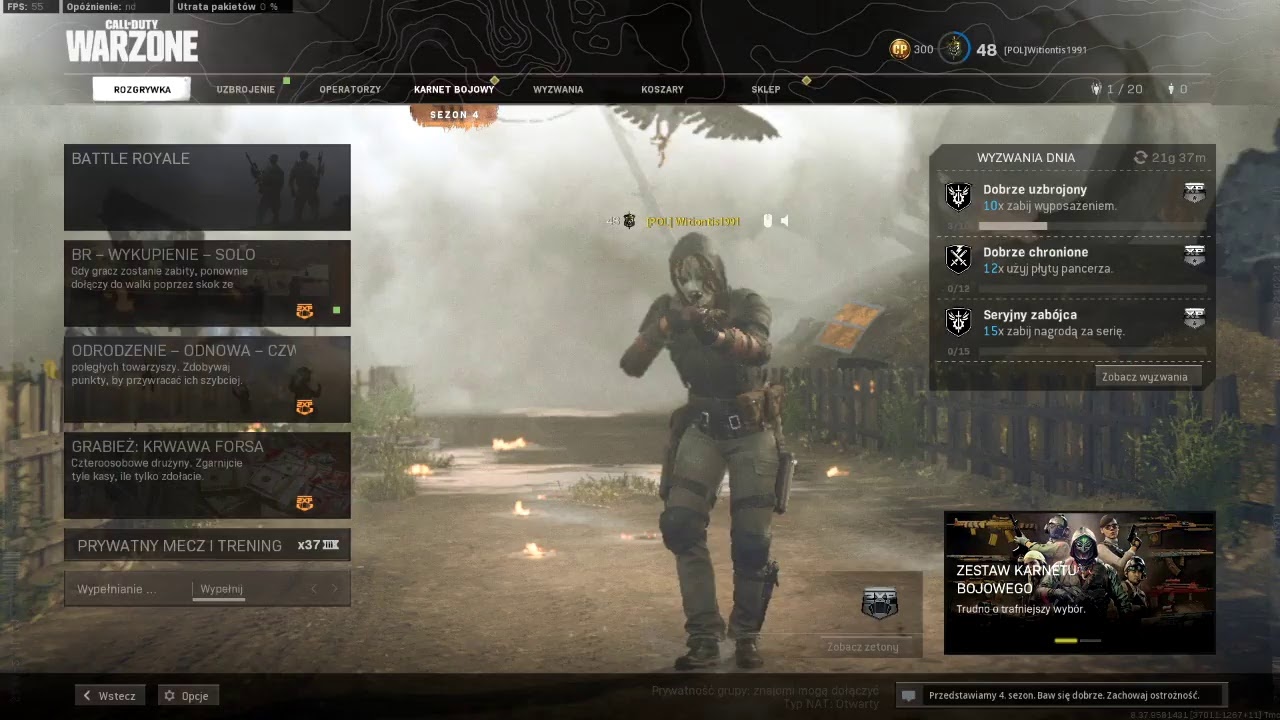Viewport: 1280px width, 720px height.
Task: Switch to the Rozgrywka tab
Action: 142,89
